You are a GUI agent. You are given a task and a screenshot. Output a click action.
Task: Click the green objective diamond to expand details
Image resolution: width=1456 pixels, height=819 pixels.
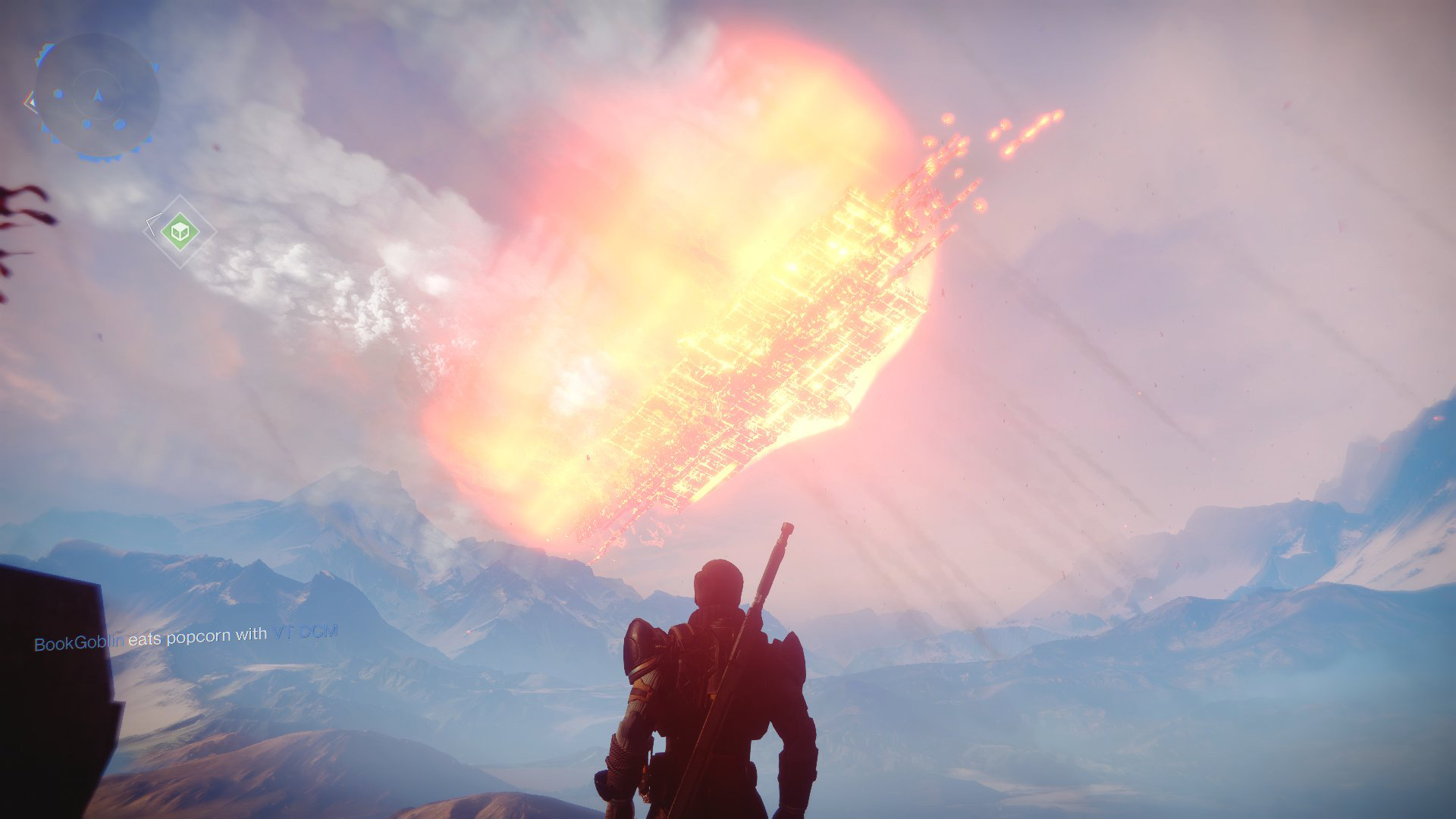(x=180, y=231)
